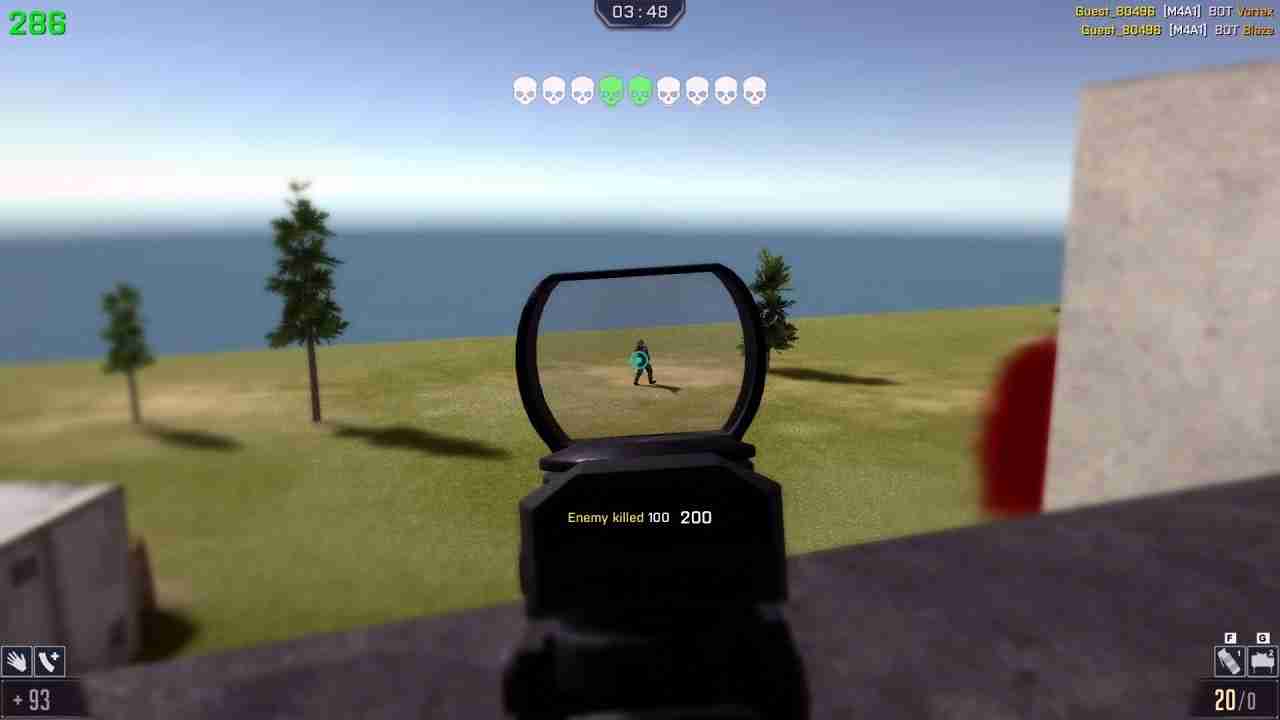Click the leftmost white skull marker

523,90
